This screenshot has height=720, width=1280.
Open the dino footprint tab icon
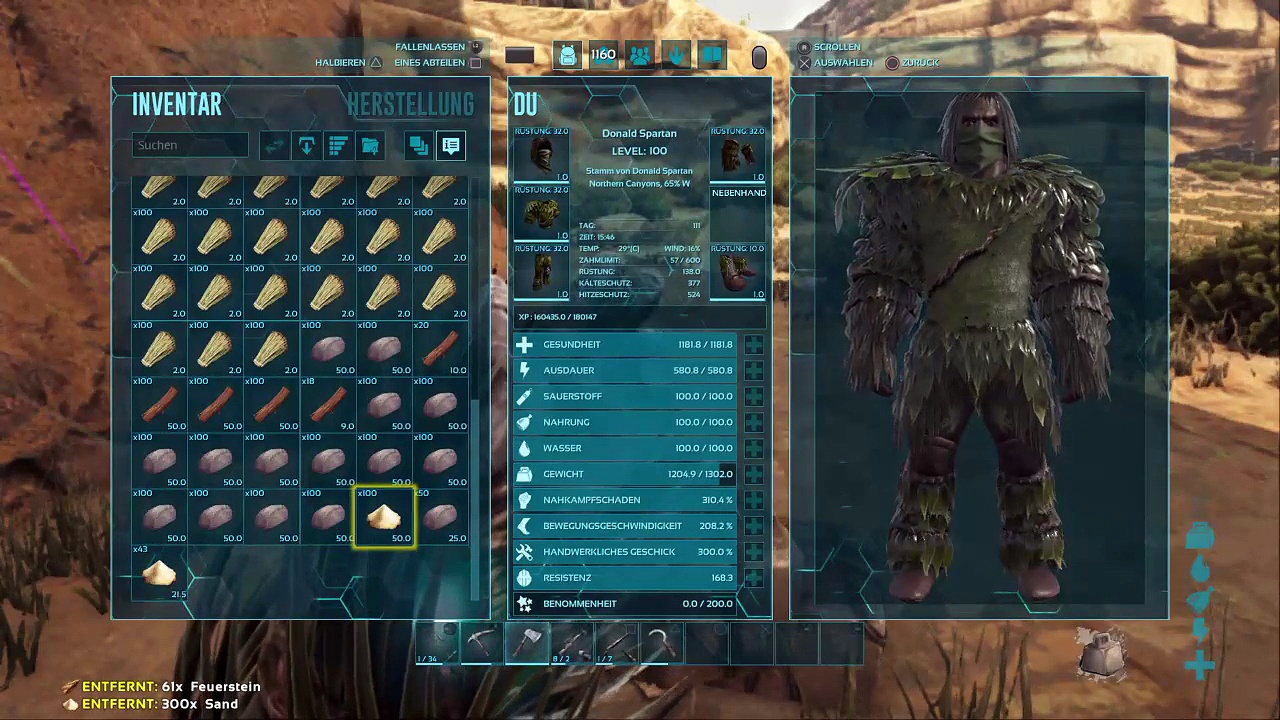click(x=676, y=56)
